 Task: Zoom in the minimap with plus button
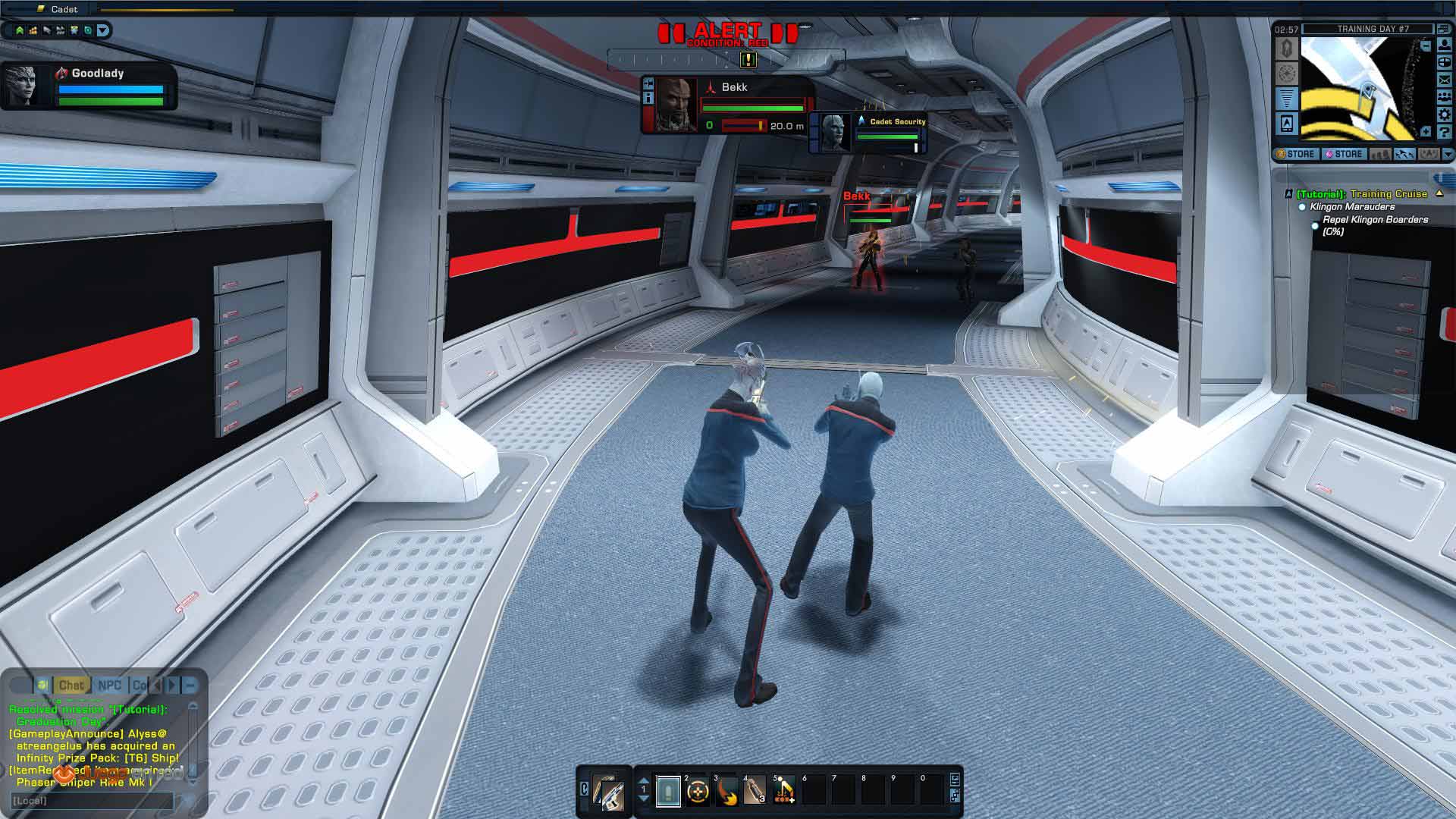point(1426,132)
